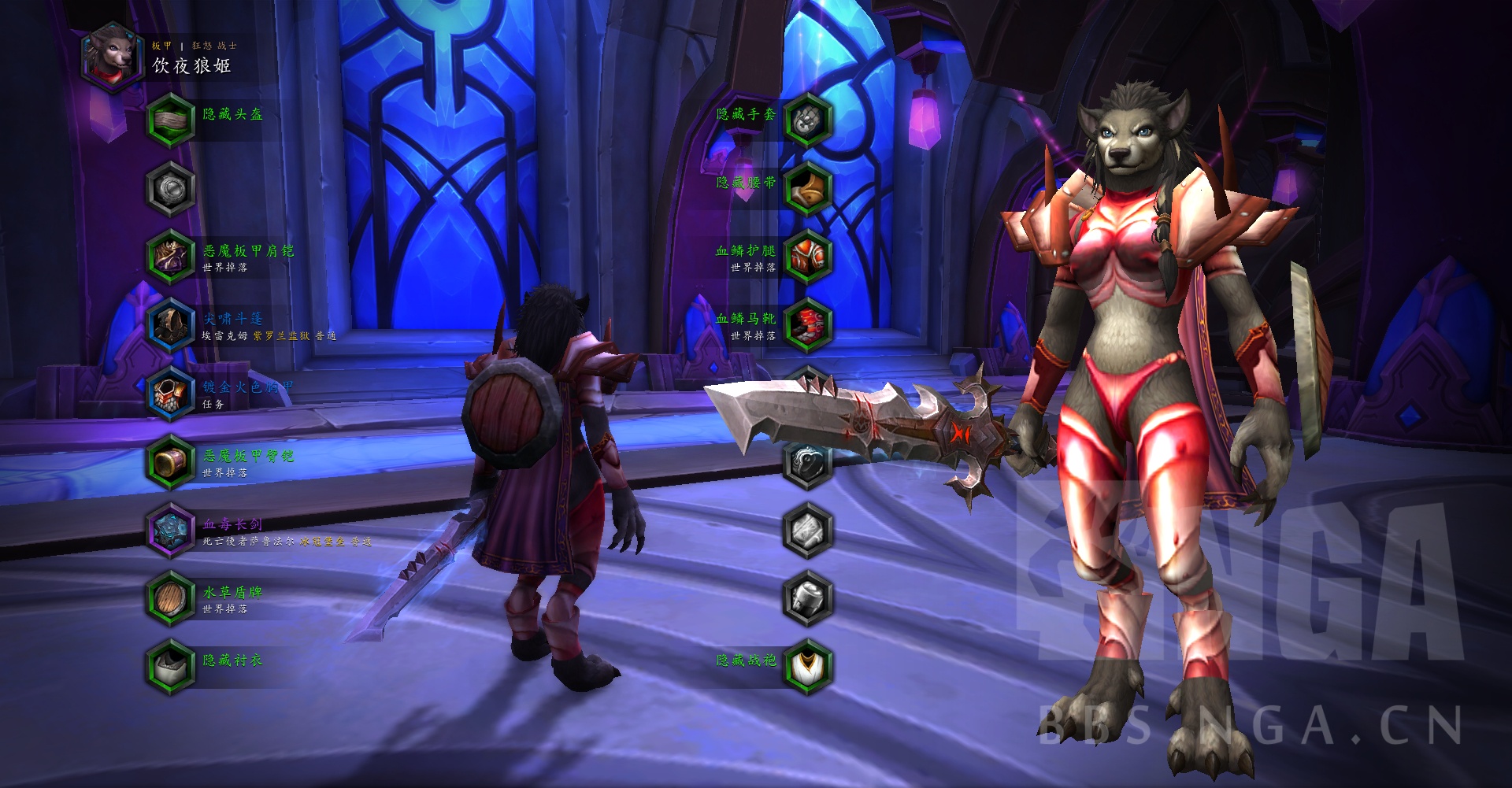1512x788 pixels.
Task: Choose the leggings slot 血鳞护腿
Action: [807, 257]
